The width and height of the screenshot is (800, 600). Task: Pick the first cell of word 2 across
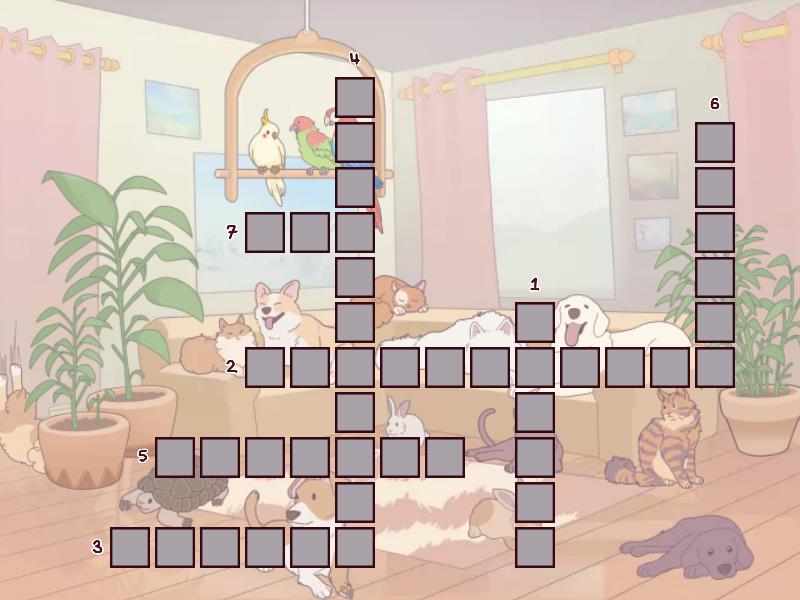(x=265, y=367)
